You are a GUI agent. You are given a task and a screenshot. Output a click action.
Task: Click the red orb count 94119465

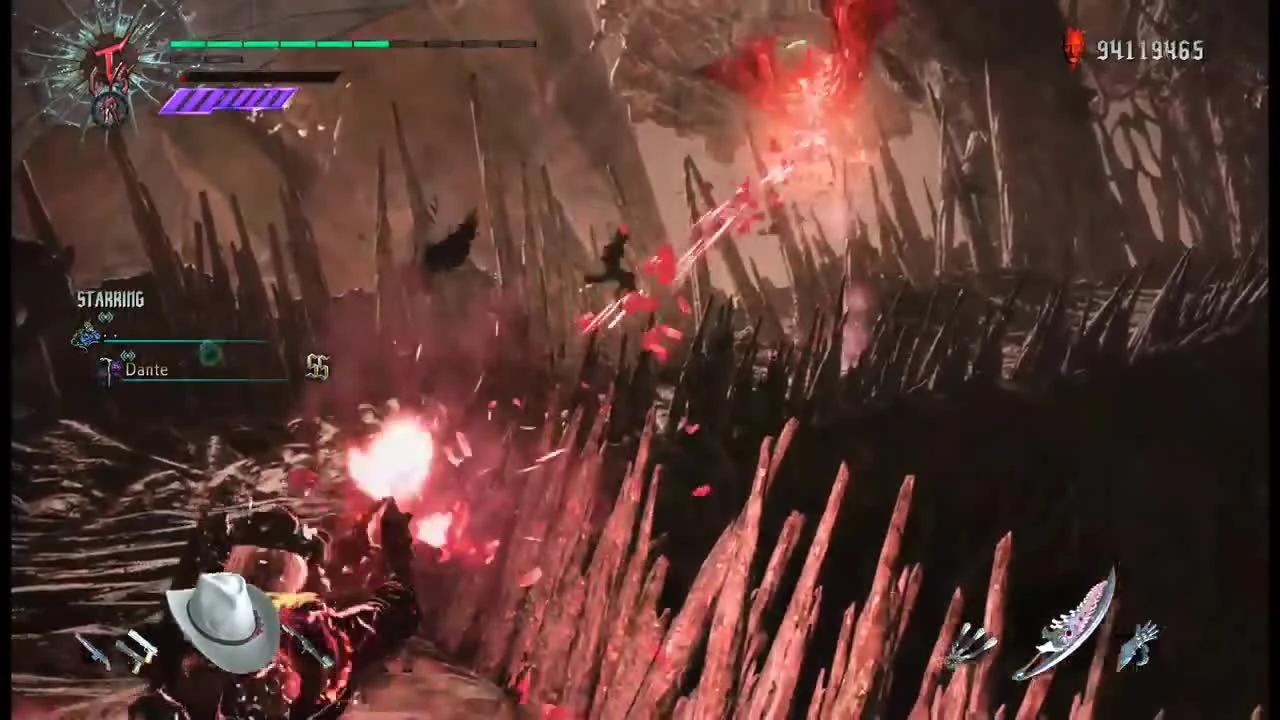click(x=1150, y=50)
